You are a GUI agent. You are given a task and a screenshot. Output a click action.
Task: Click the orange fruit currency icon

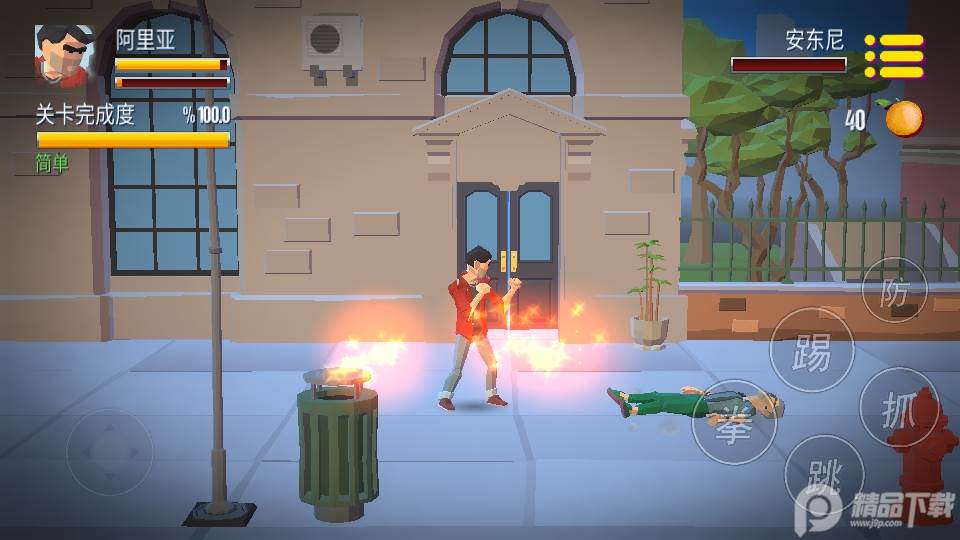[903, 118]
